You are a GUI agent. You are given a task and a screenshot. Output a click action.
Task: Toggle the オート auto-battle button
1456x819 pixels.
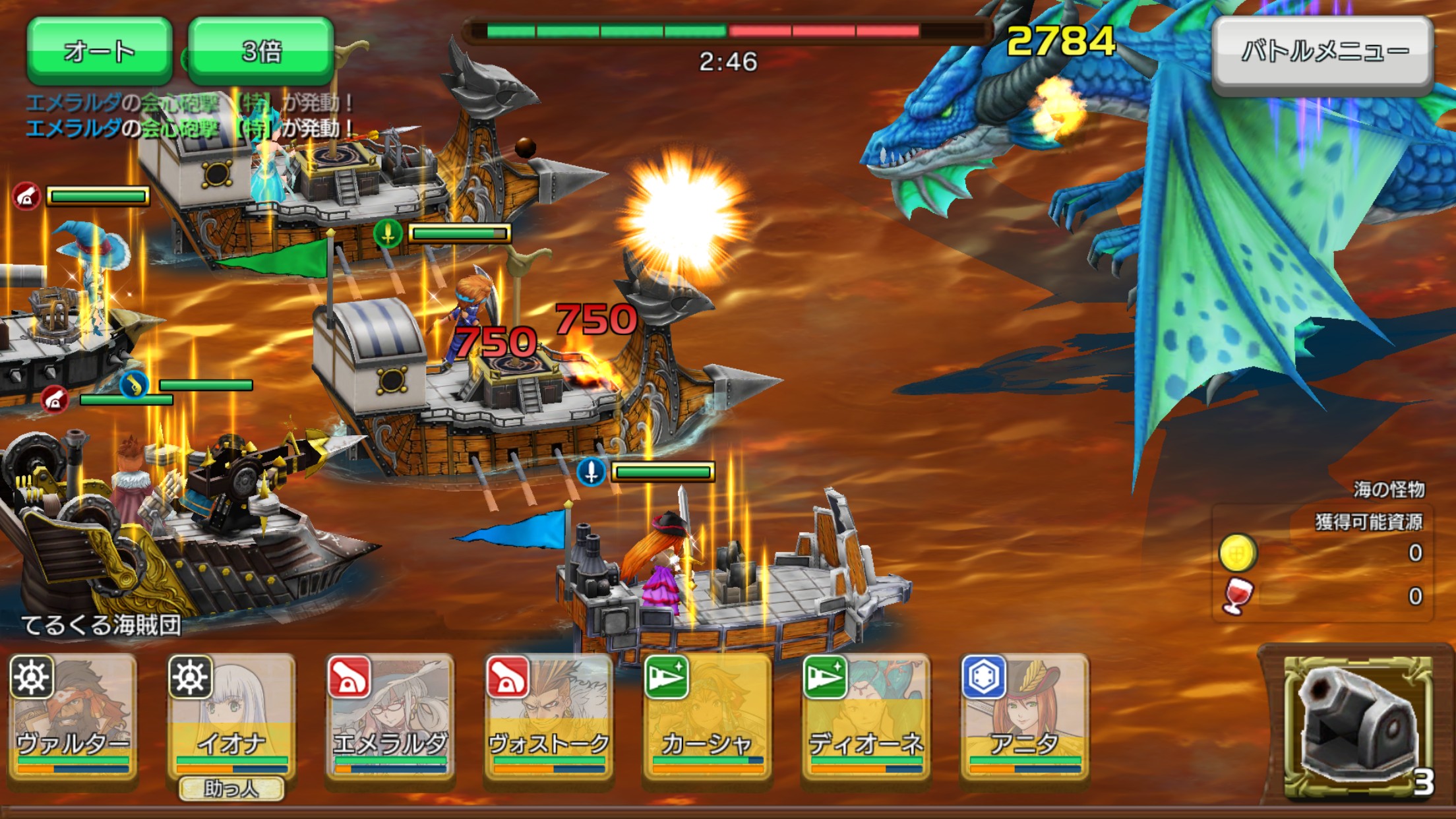click(x=100, y=51)
